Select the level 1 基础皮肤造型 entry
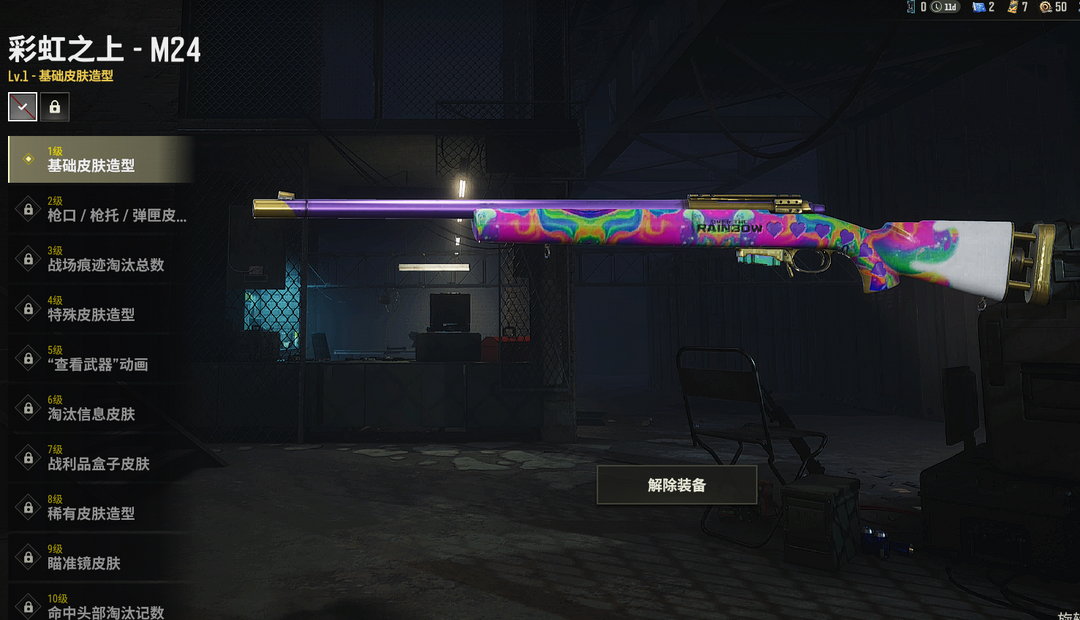The image size is (1080, 620). (x=99, y=159)
